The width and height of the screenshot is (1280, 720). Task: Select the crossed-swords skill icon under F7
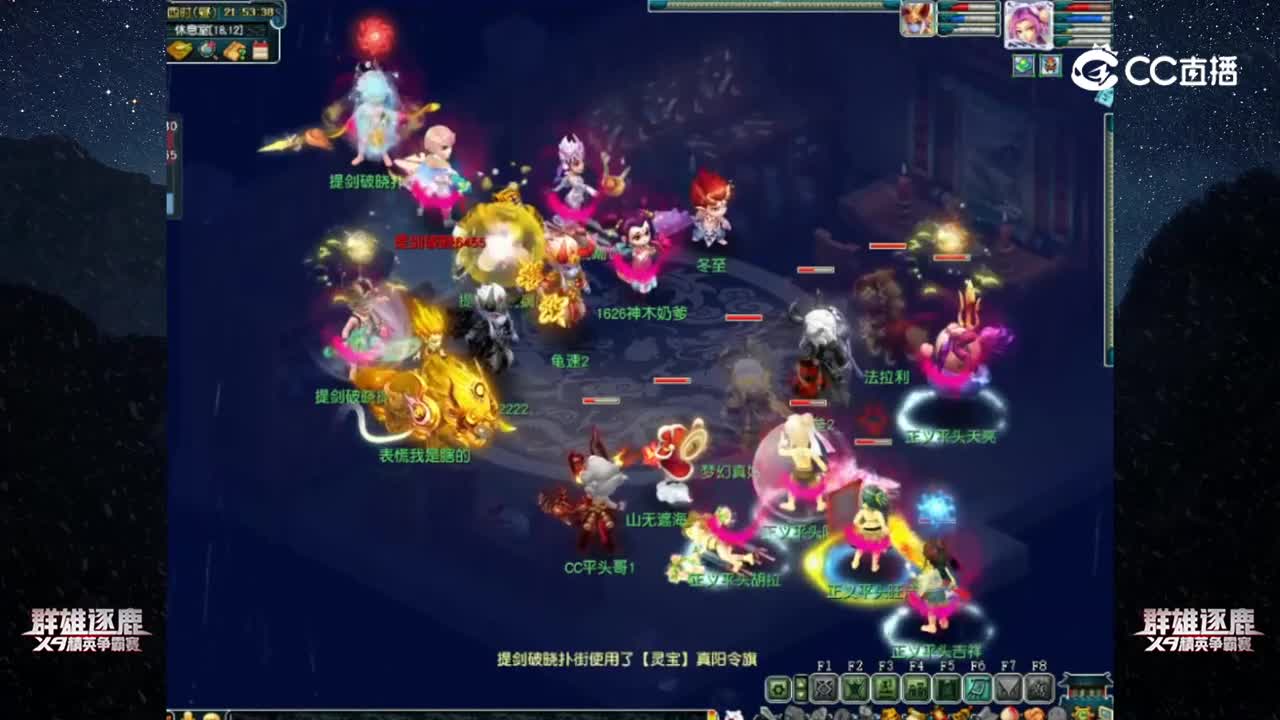1009,687
